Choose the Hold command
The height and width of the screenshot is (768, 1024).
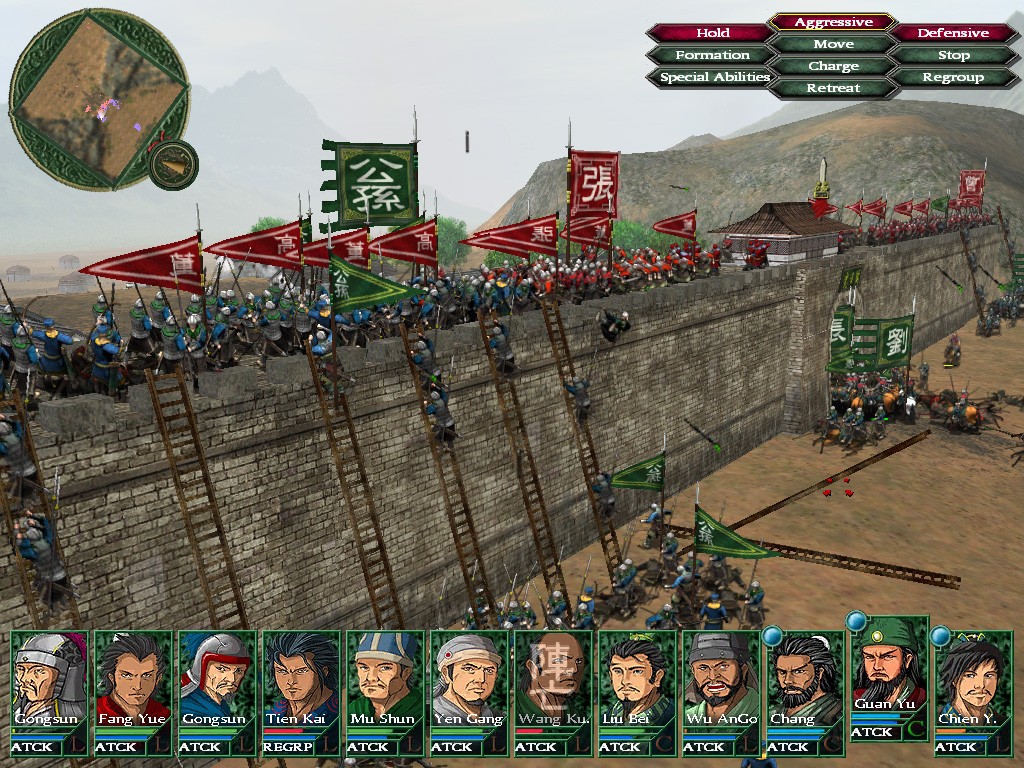click(712, 33)
